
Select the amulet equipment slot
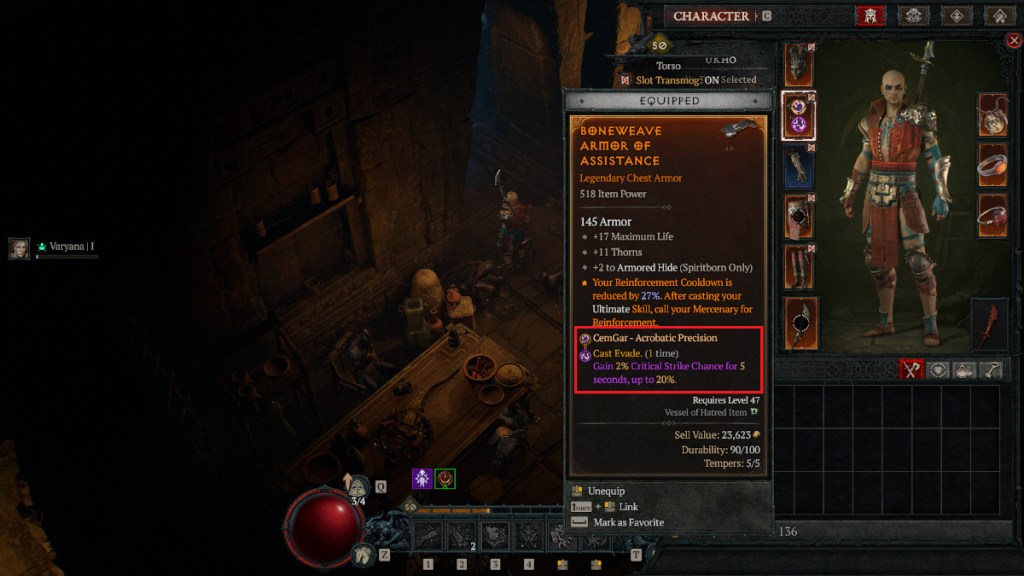click(x=992, y=115)
